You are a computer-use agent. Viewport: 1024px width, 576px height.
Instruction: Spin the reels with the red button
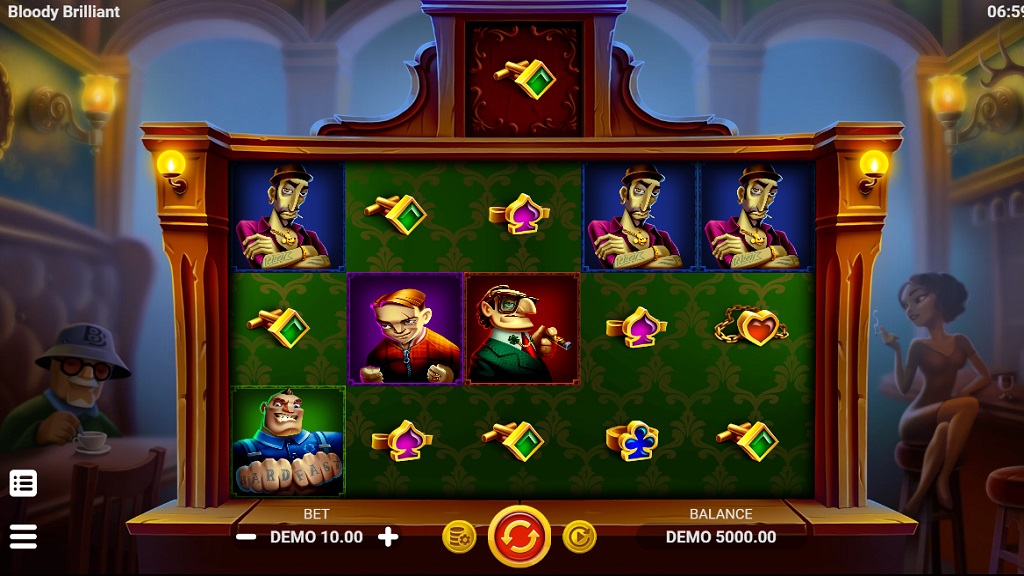(519, 537)
